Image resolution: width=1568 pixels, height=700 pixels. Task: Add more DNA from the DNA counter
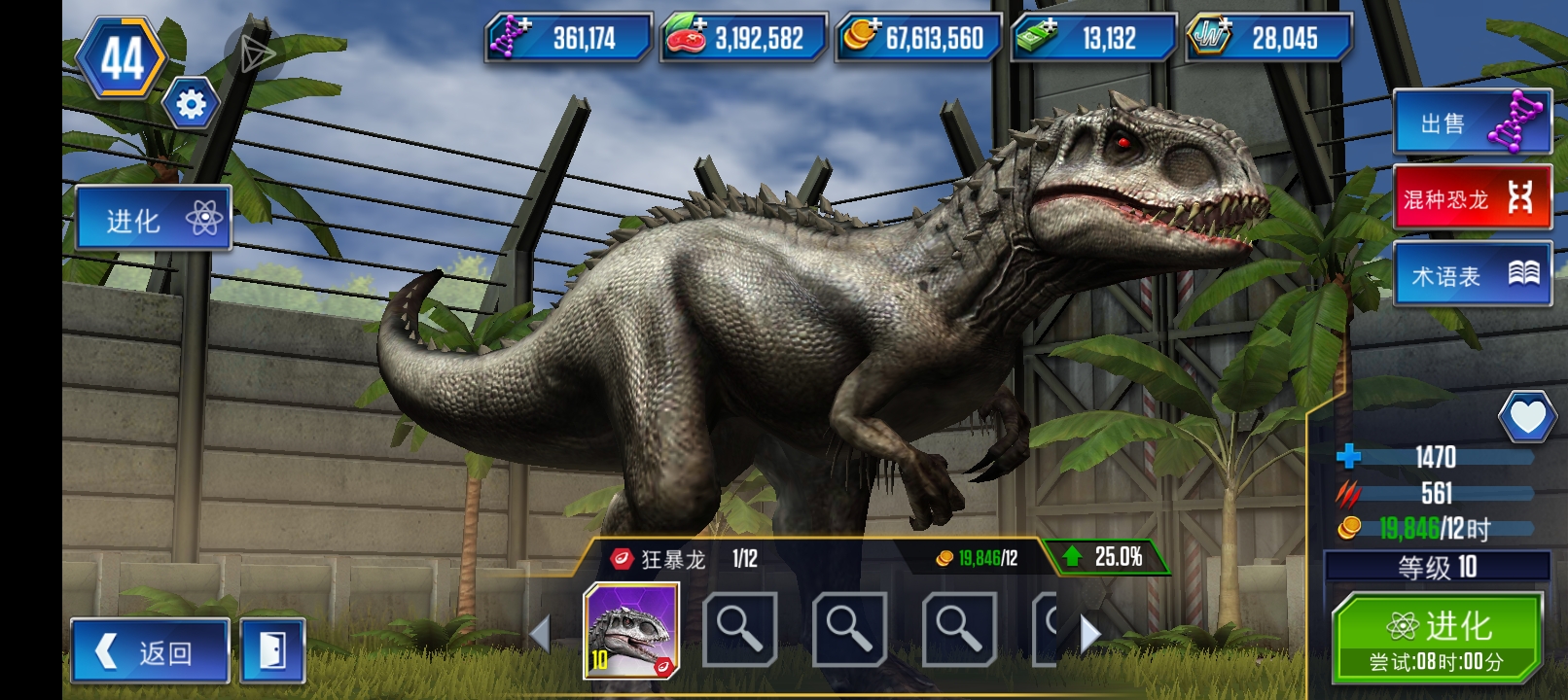(x=569, y=38)
